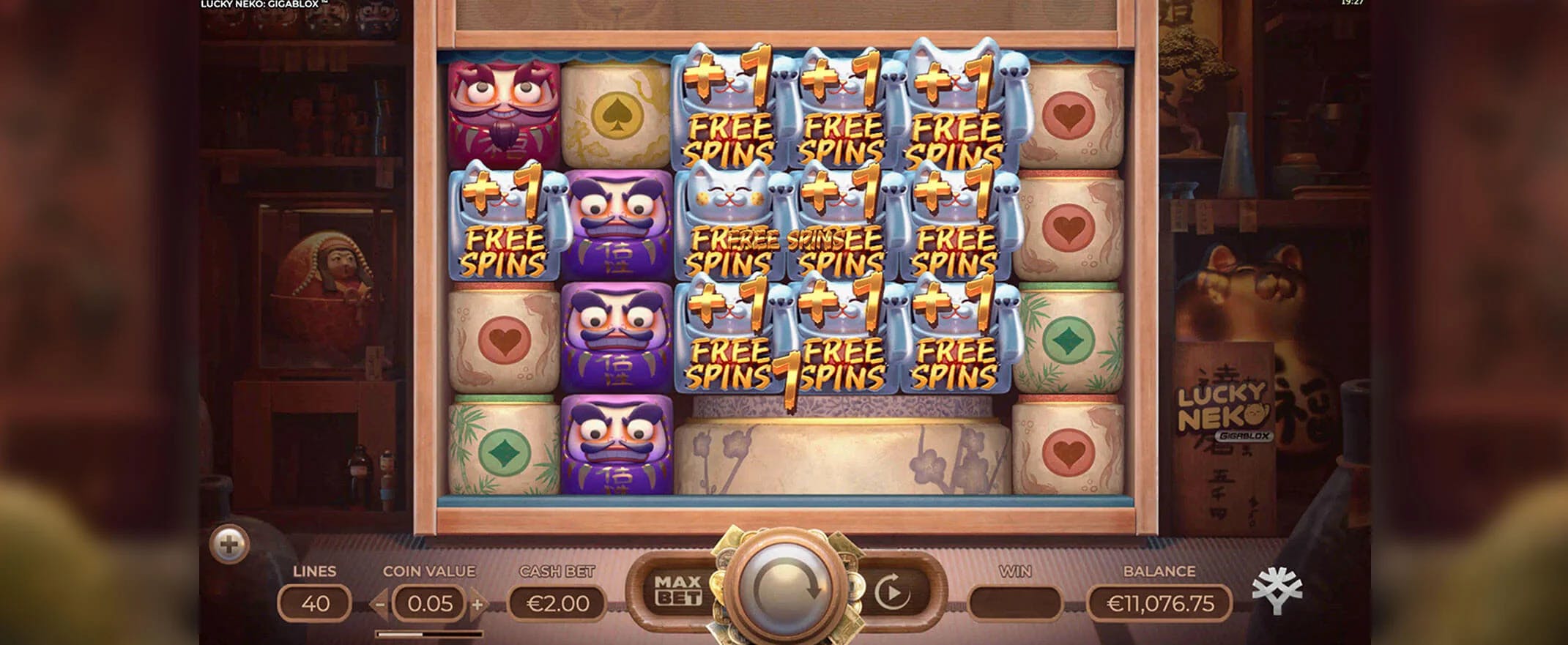
Task: Decrease coin value with the minus stepper
Action: coord(380,605)
